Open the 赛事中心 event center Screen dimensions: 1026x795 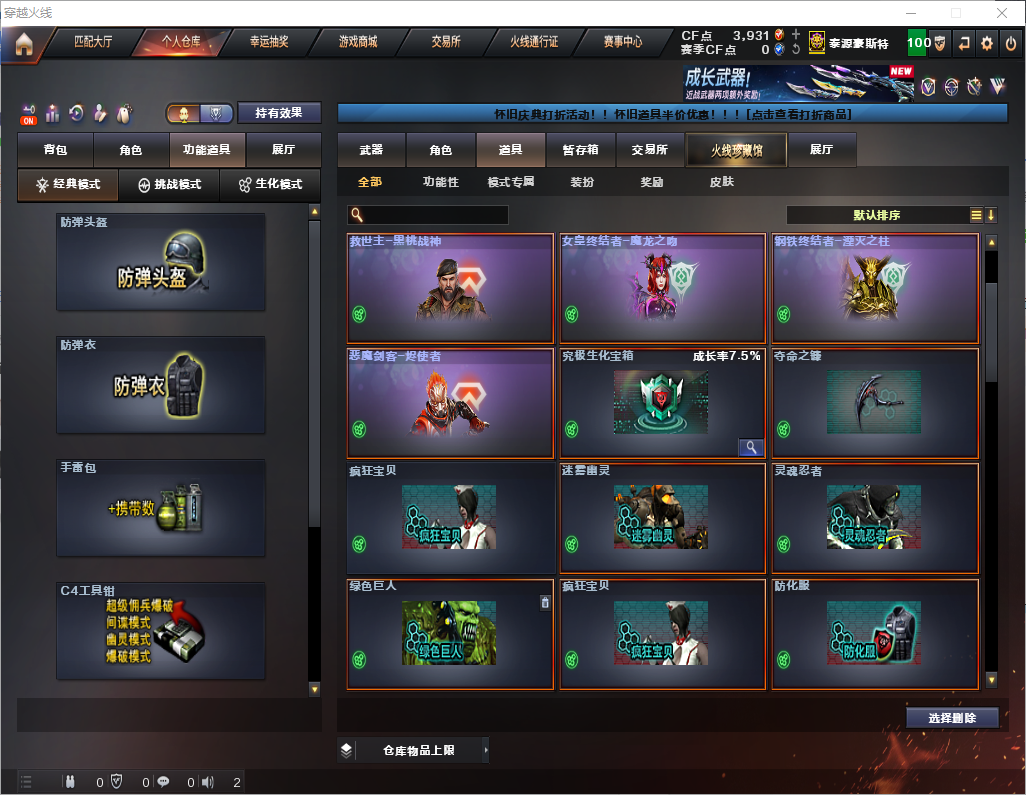click(622, 42)
